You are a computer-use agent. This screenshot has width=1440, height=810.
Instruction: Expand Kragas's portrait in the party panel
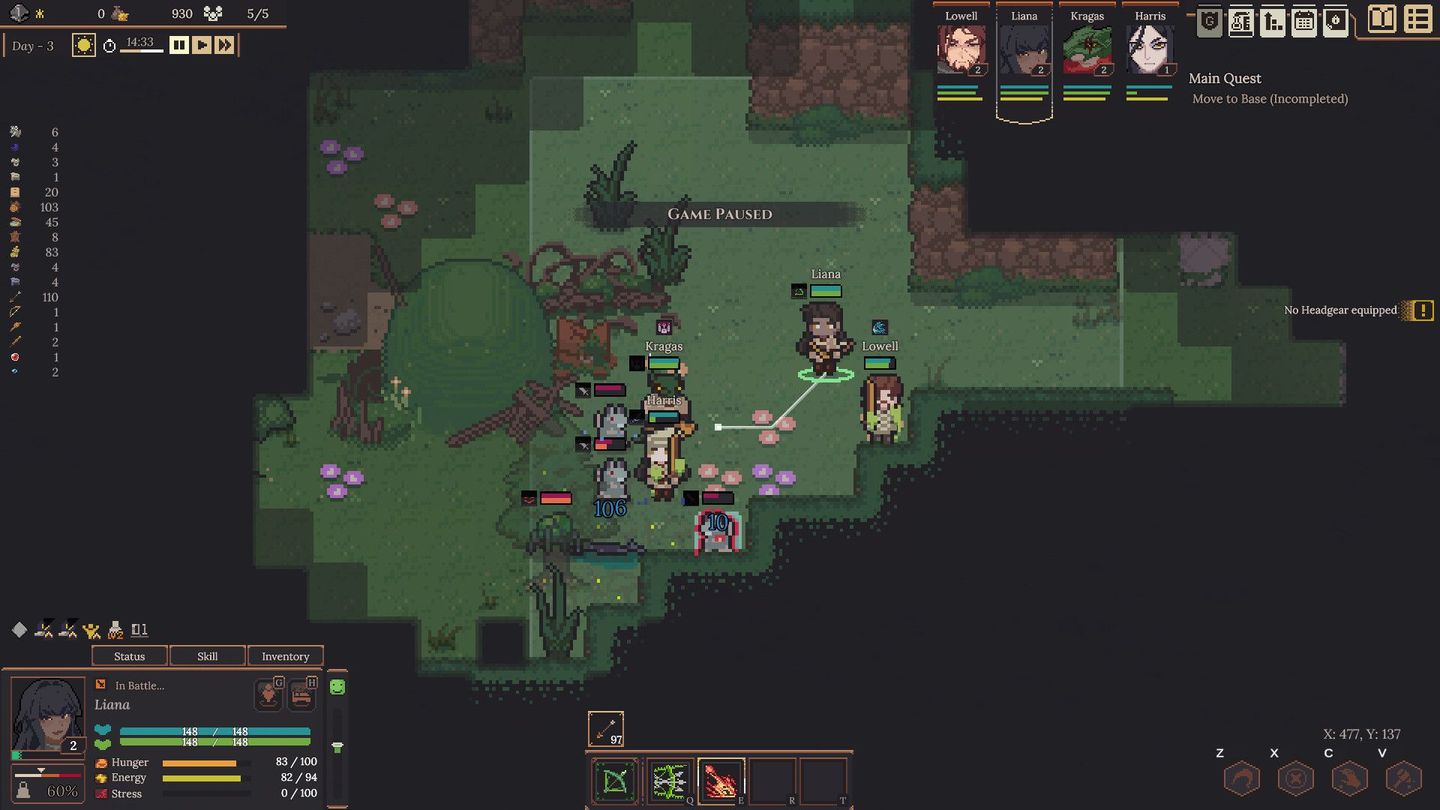point(1086,50)
